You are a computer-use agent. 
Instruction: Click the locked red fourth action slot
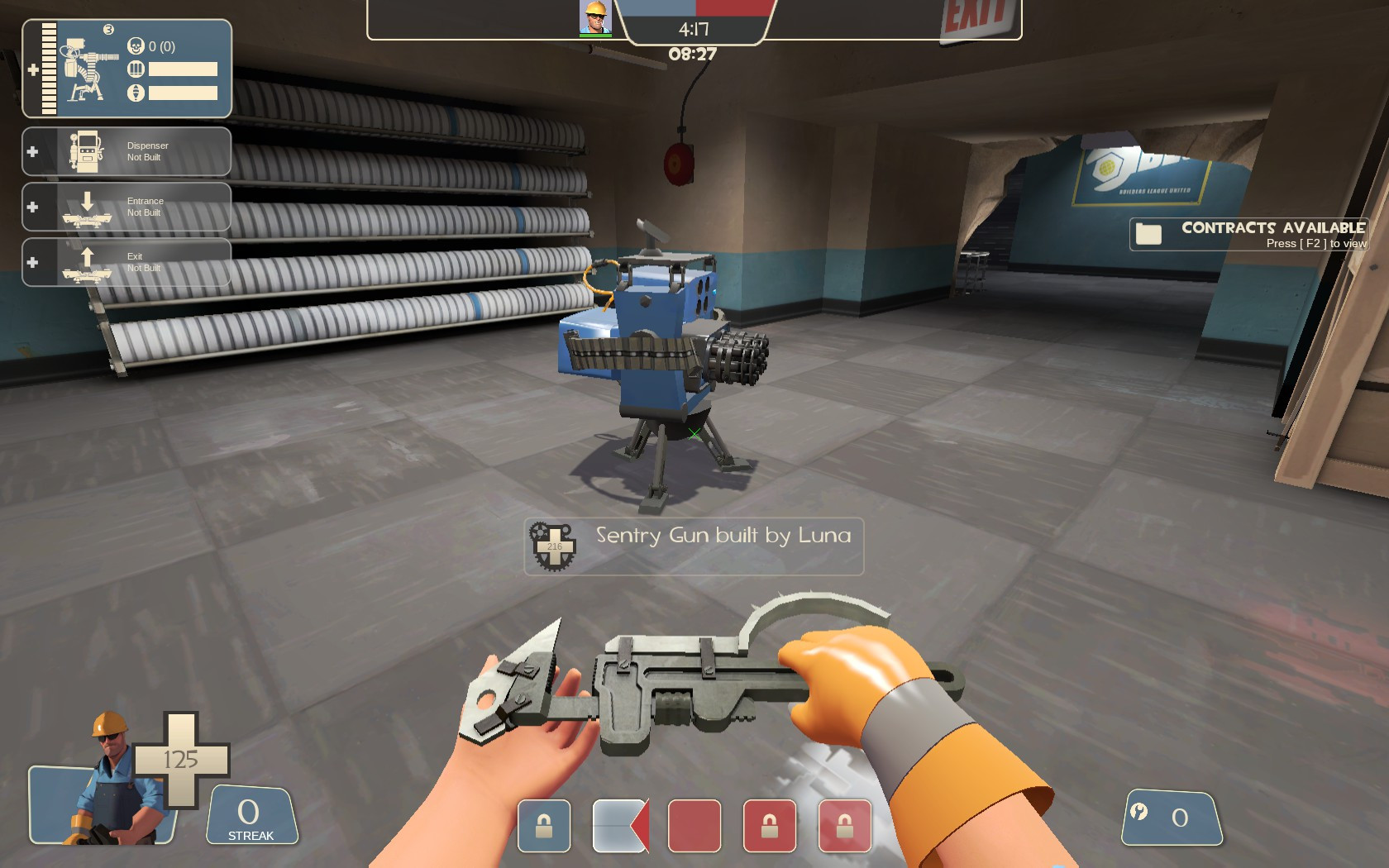(771, 824)
